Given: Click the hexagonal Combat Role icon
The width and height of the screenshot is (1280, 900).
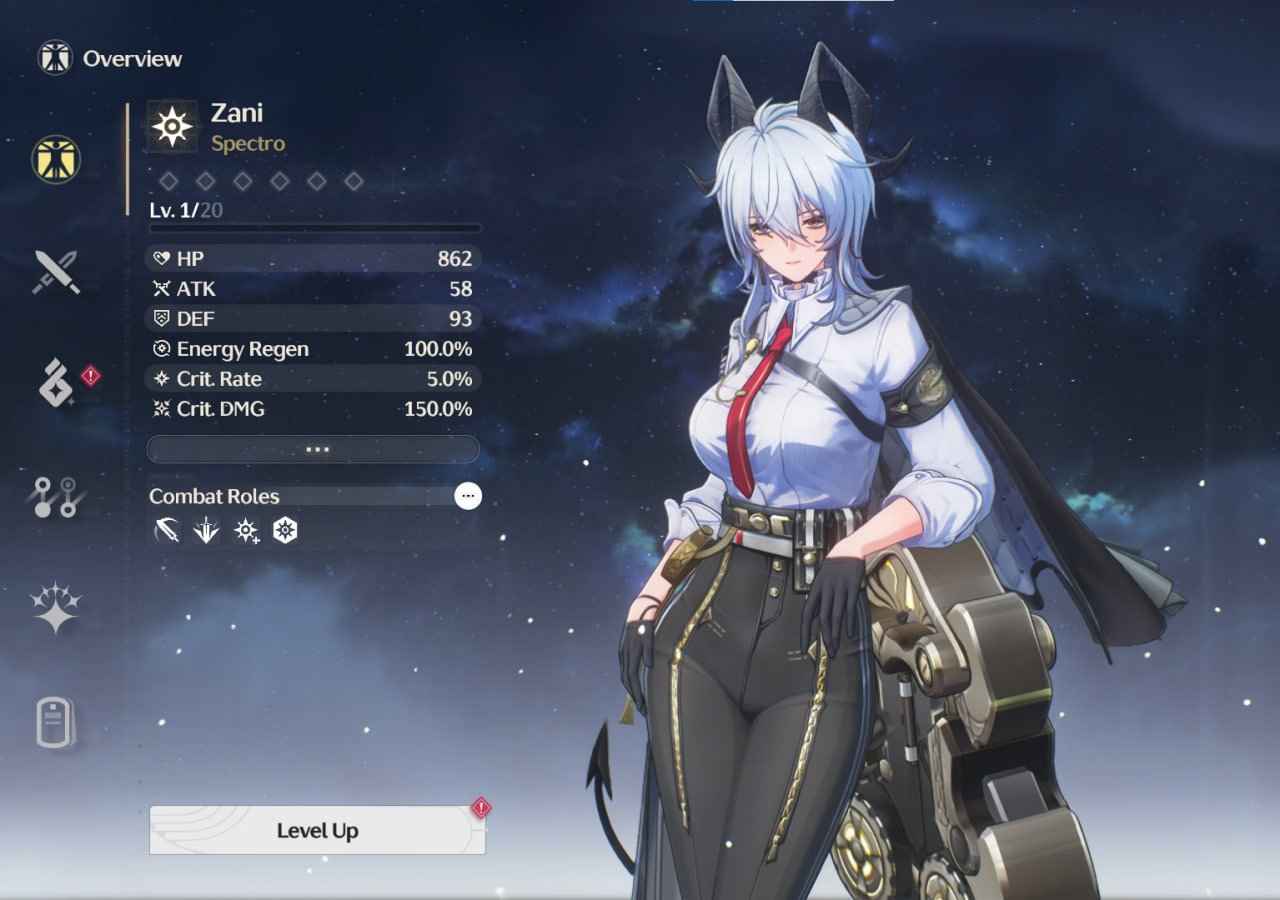Looking at the screenshot, I should [x=286, y=531].
